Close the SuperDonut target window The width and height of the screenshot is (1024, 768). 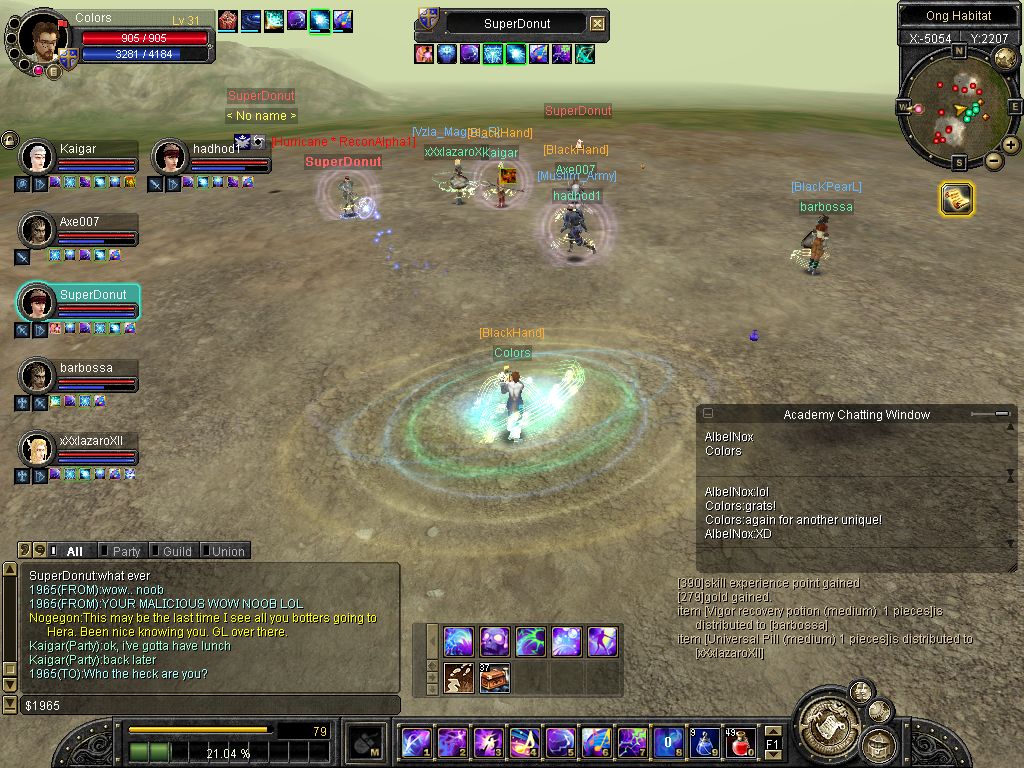click(x=597, y=23)
